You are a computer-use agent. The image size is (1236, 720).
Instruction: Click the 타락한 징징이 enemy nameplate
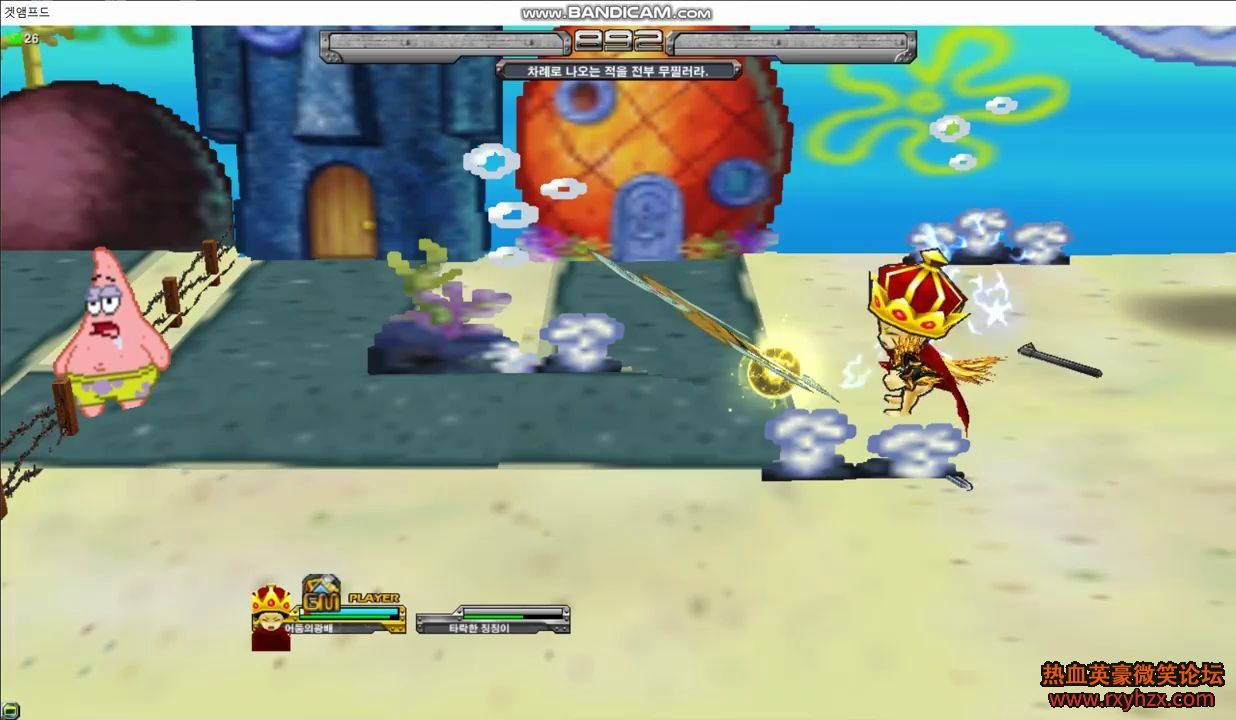492,627
